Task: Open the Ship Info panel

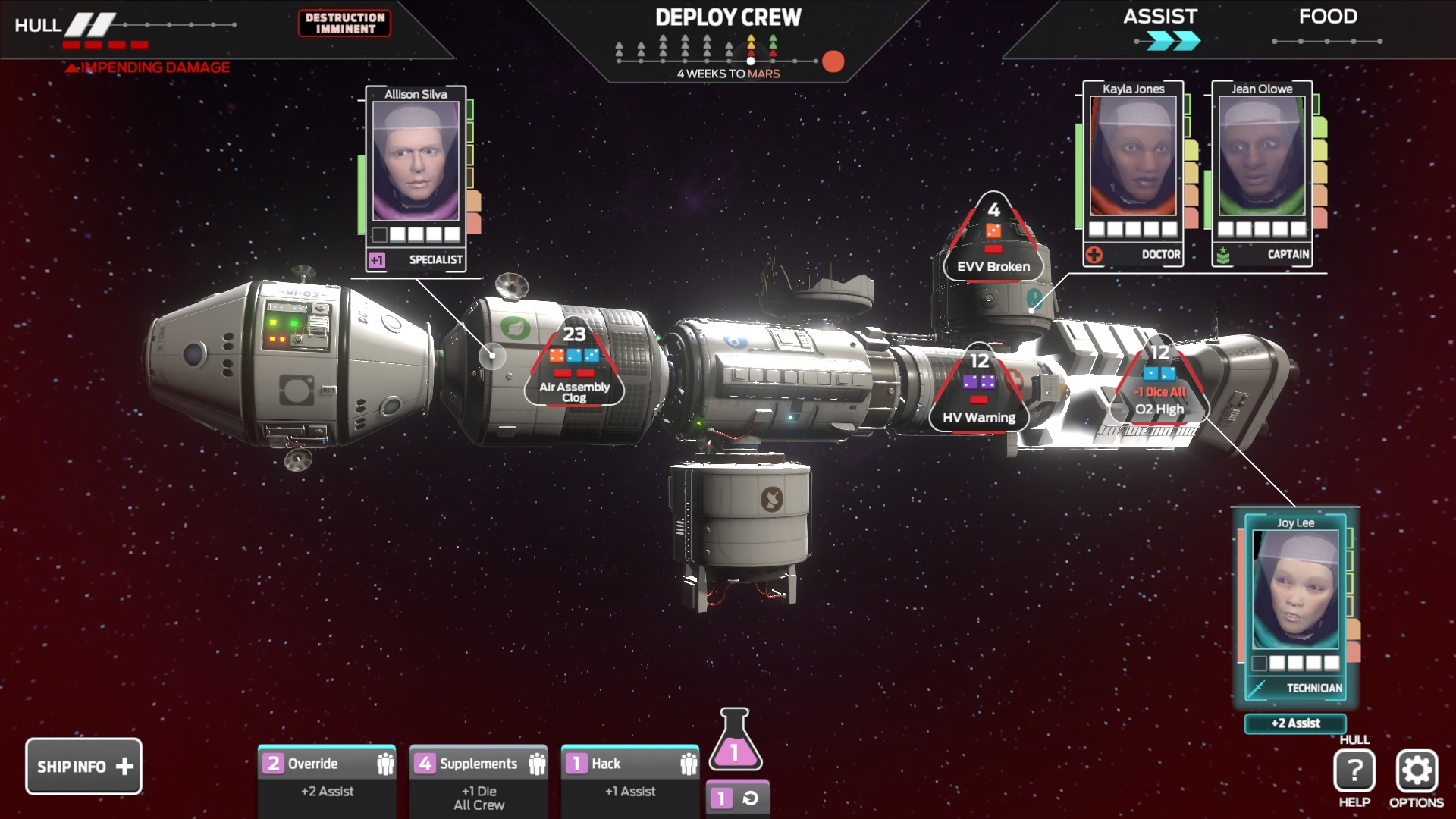Action: pyautogui.click(x=83, y=767)
